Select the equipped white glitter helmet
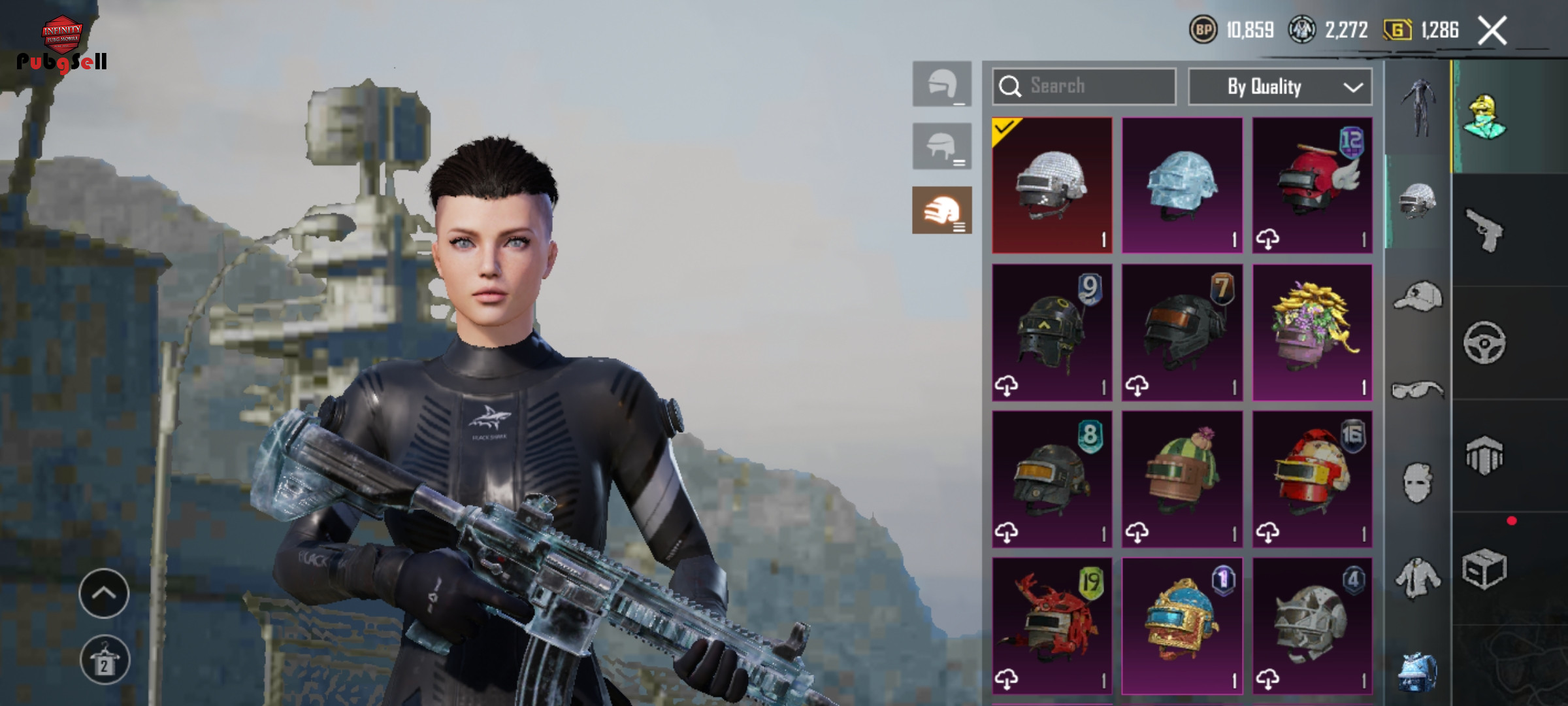 [x=1052, y=186]
